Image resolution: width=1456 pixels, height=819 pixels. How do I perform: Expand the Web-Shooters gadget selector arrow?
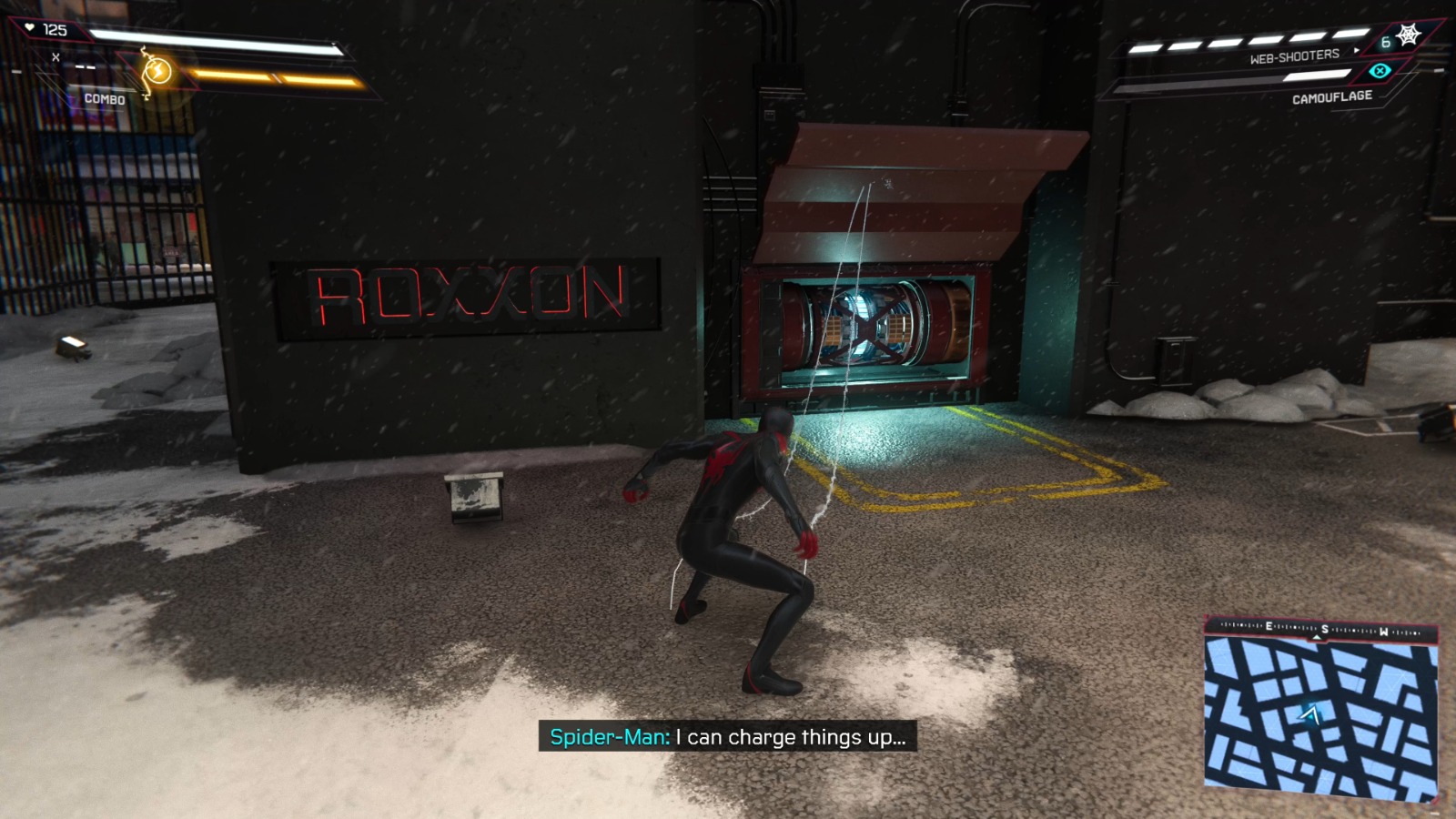point(1356,50)
